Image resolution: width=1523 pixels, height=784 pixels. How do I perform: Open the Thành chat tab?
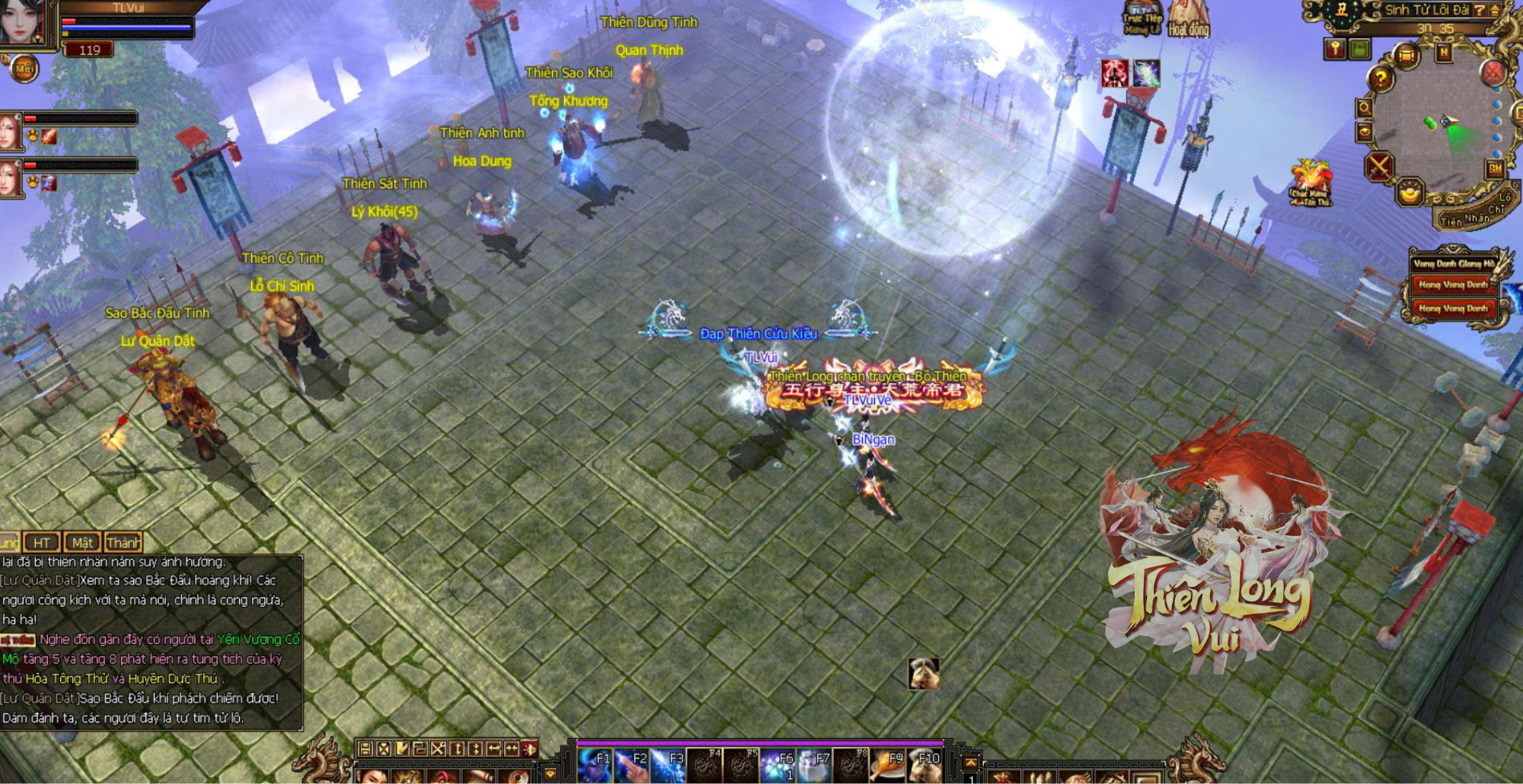(x=123, y=543)
